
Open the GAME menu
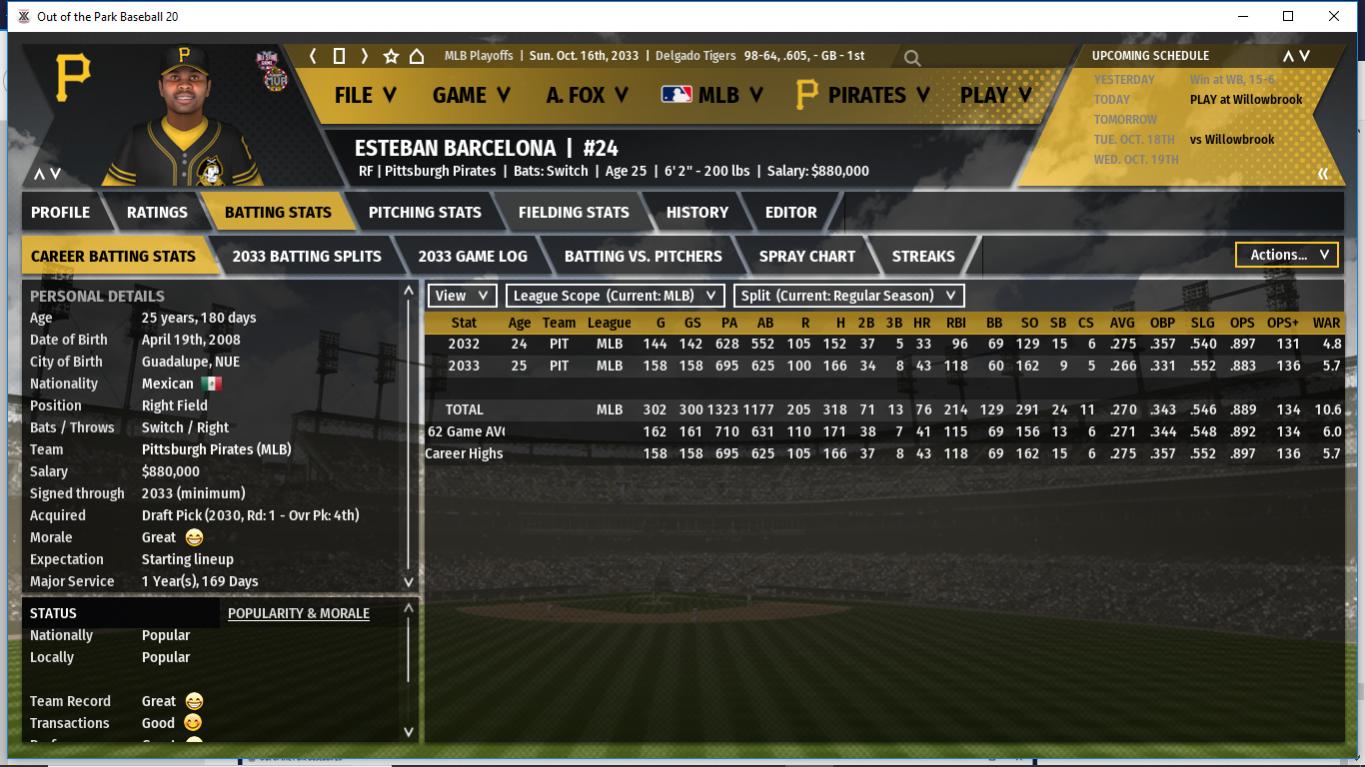(471, 95)
